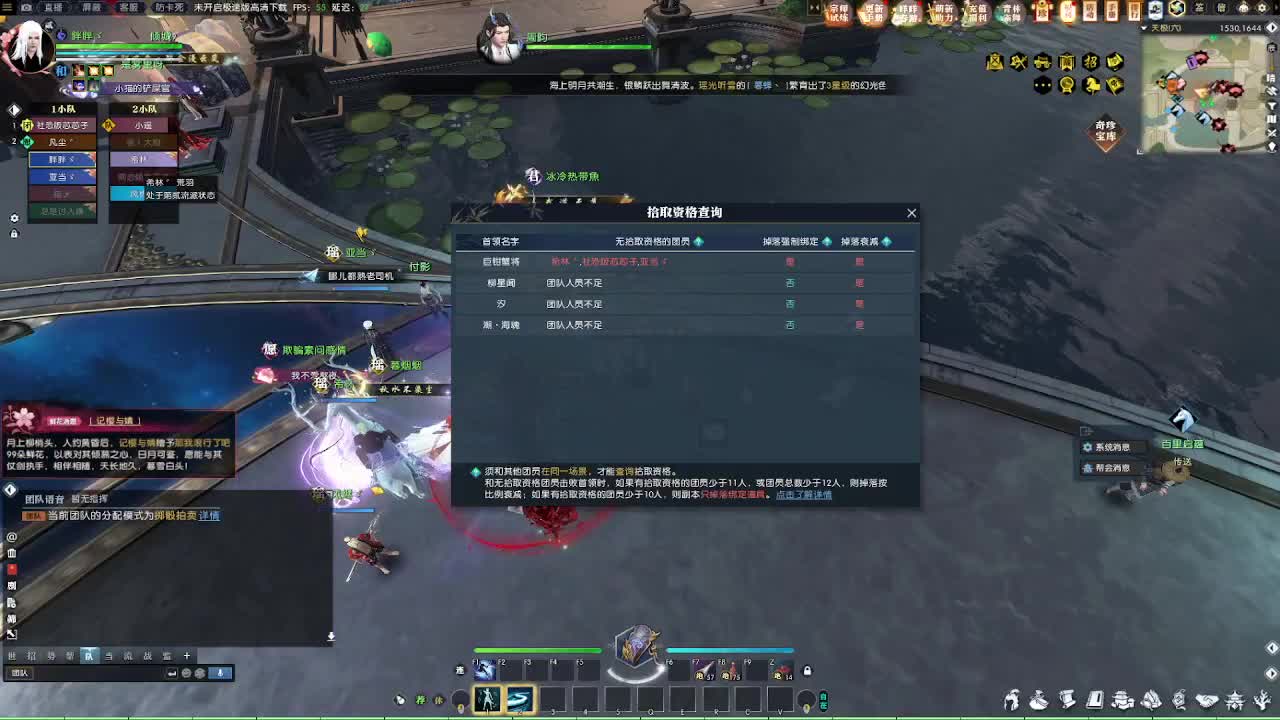This screenshot has width=1280, height=720.
Task: Expand the 天极(六) minimap region dropdown
Action: coord(1143,27)
